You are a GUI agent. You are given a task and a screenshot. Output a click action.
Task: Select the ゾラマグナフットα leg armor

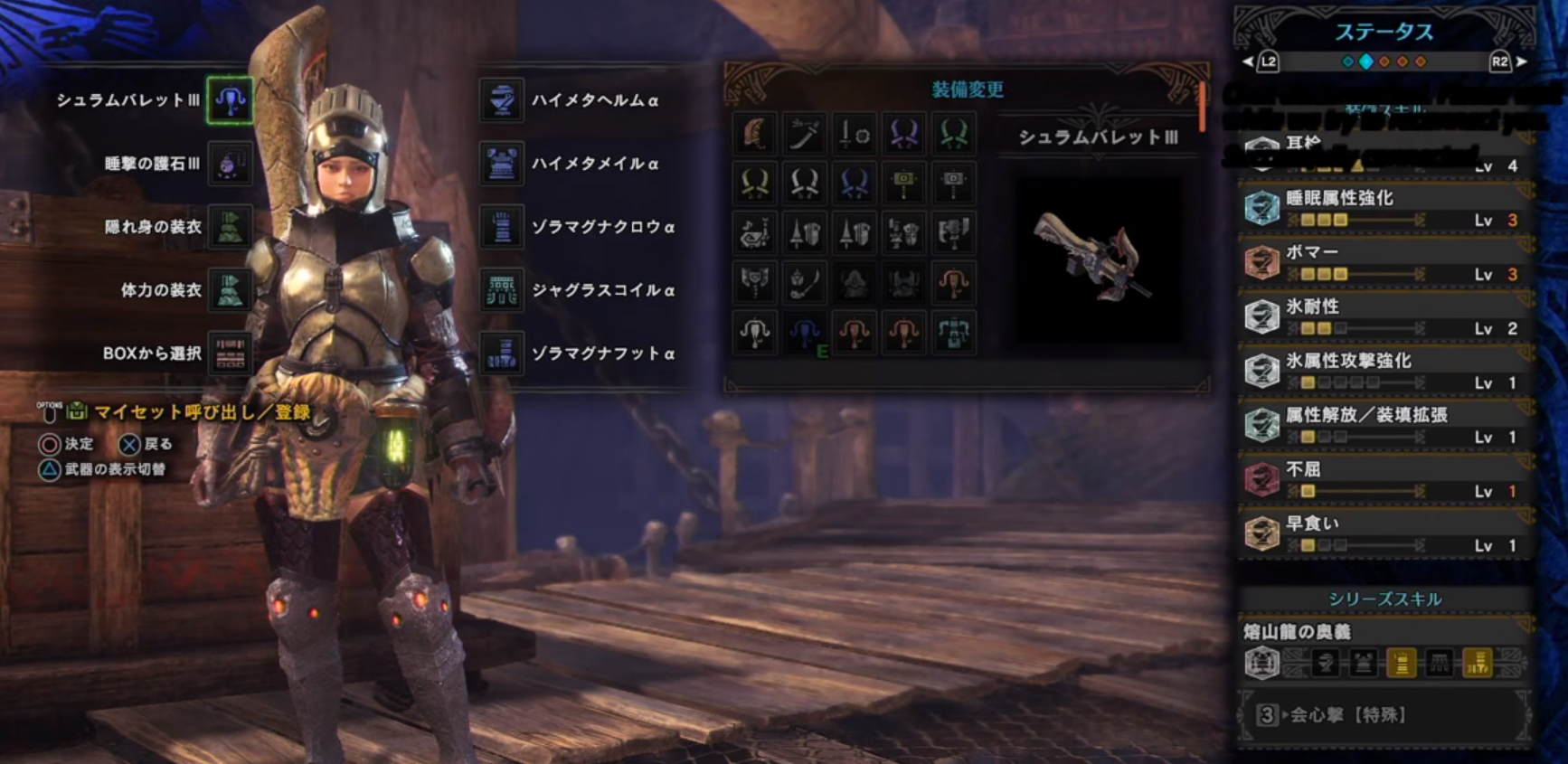502,354
